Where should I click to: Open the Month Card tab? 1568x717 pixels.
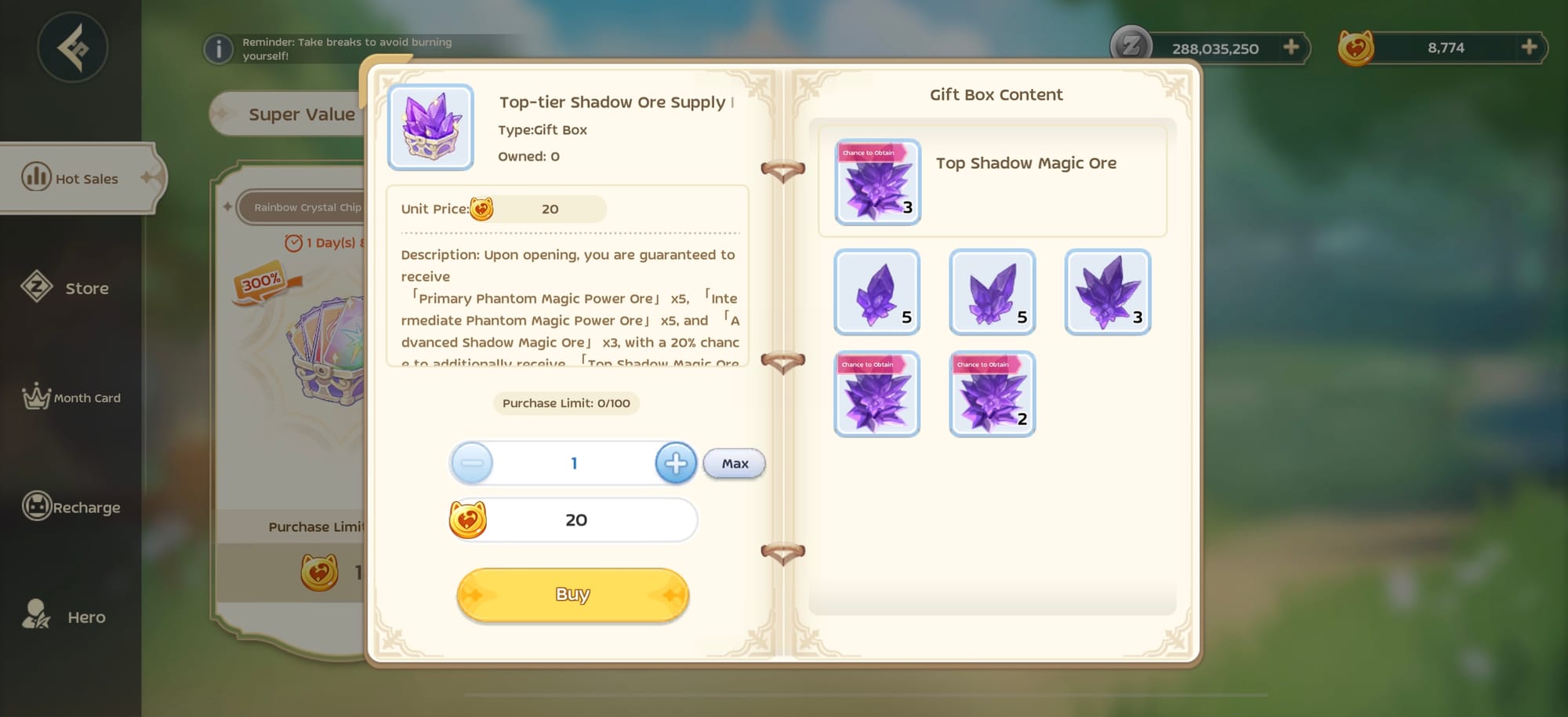pos(72,398)
